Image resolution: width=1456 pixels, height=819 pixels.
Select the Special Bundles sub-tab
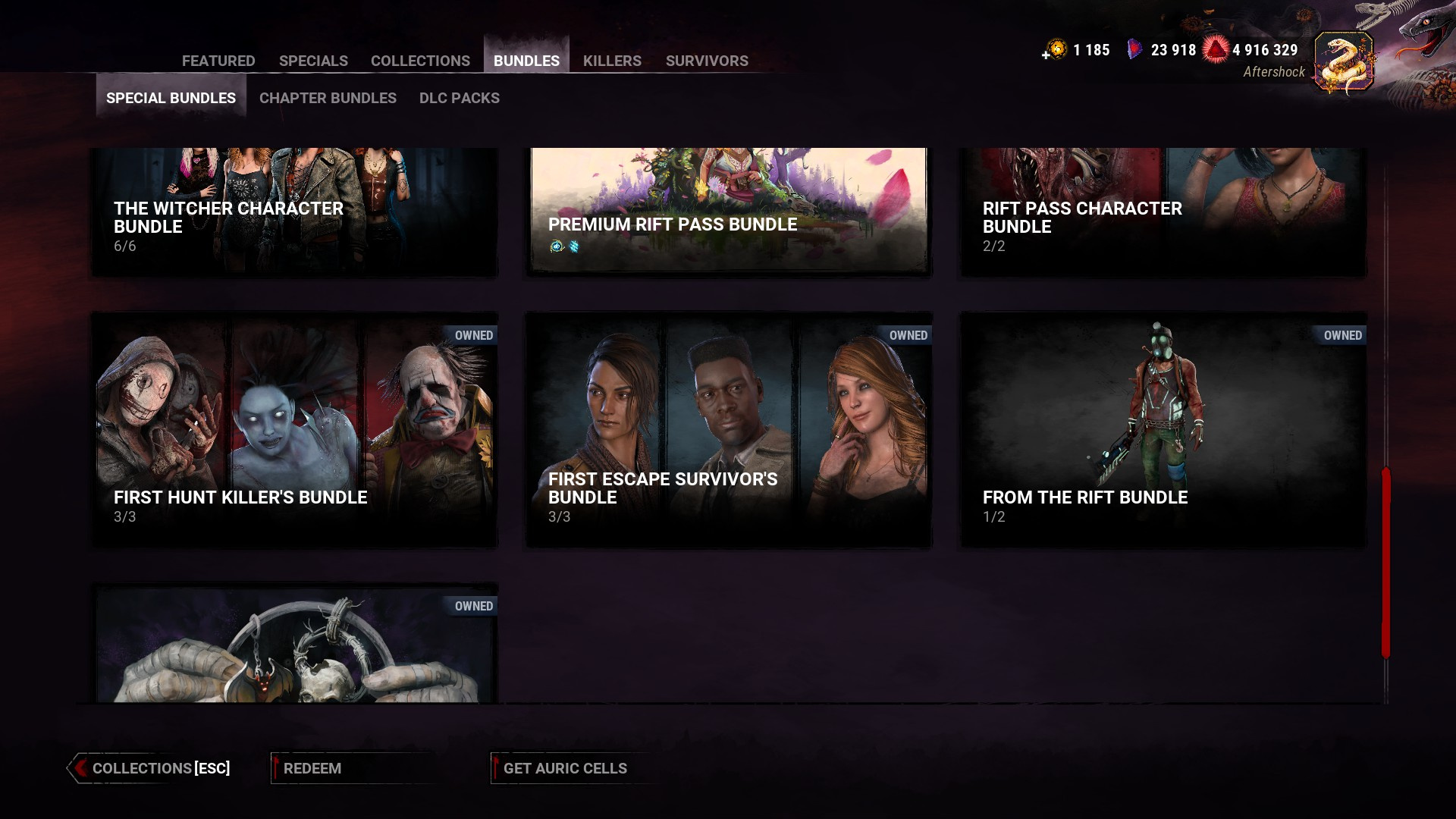(x=171, y=98)
